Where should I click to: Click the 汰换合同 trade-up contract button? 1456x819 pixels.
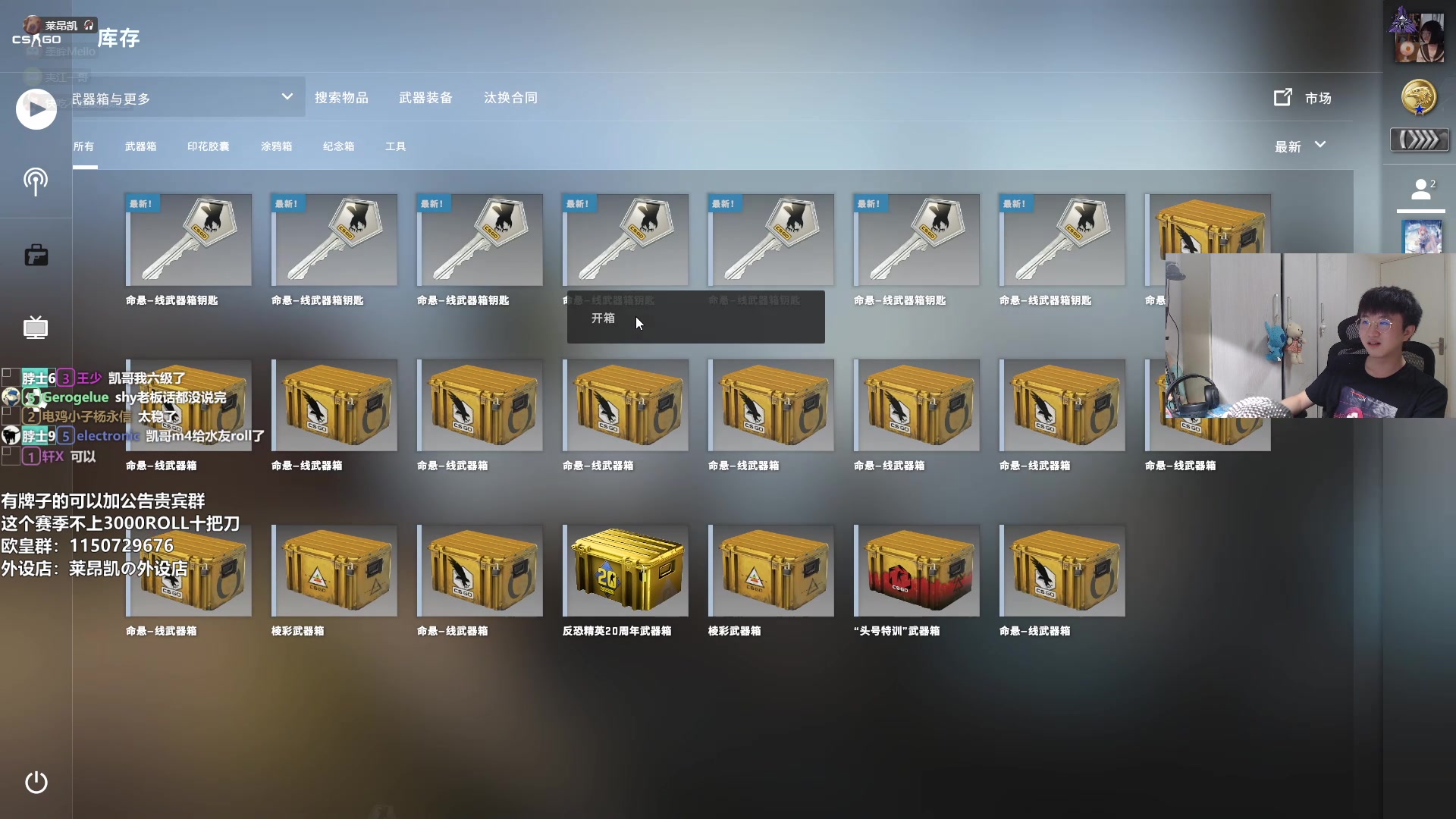[x=510, y=97]
